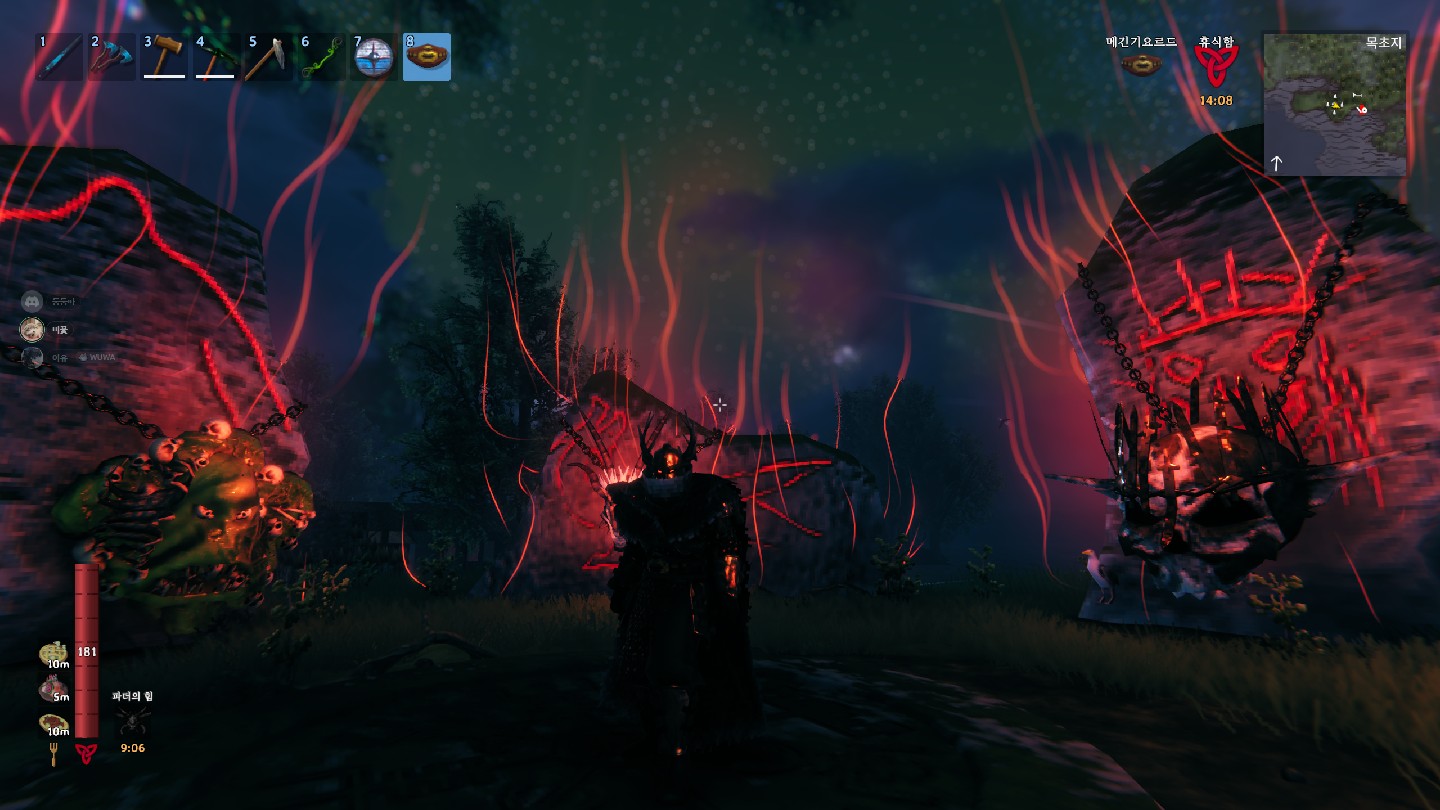Click the middle food icon showing 5m
1440x810 pixels.
click(54, 689)
